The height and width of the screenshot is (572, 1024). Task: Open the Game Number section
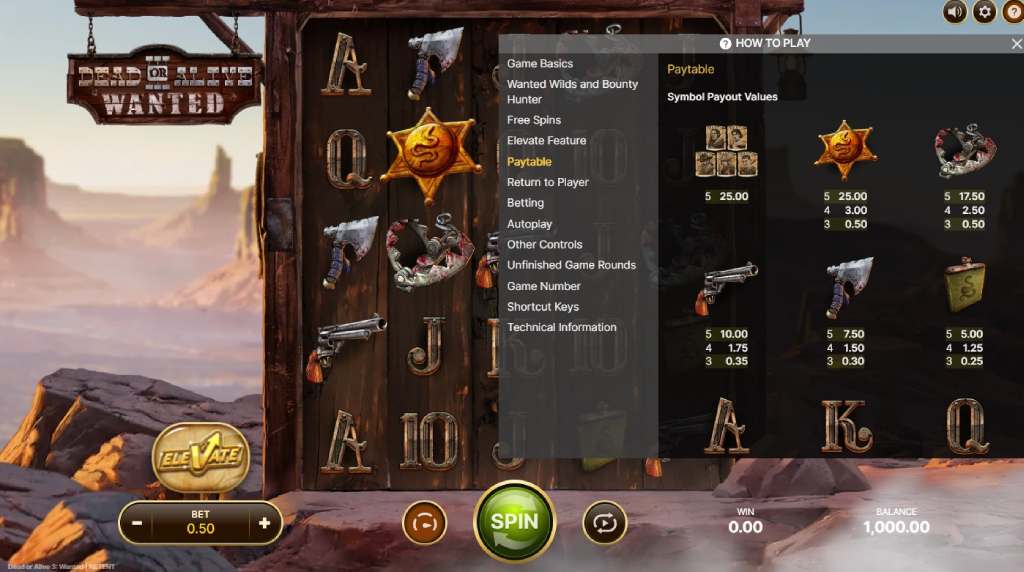point(544,286)
